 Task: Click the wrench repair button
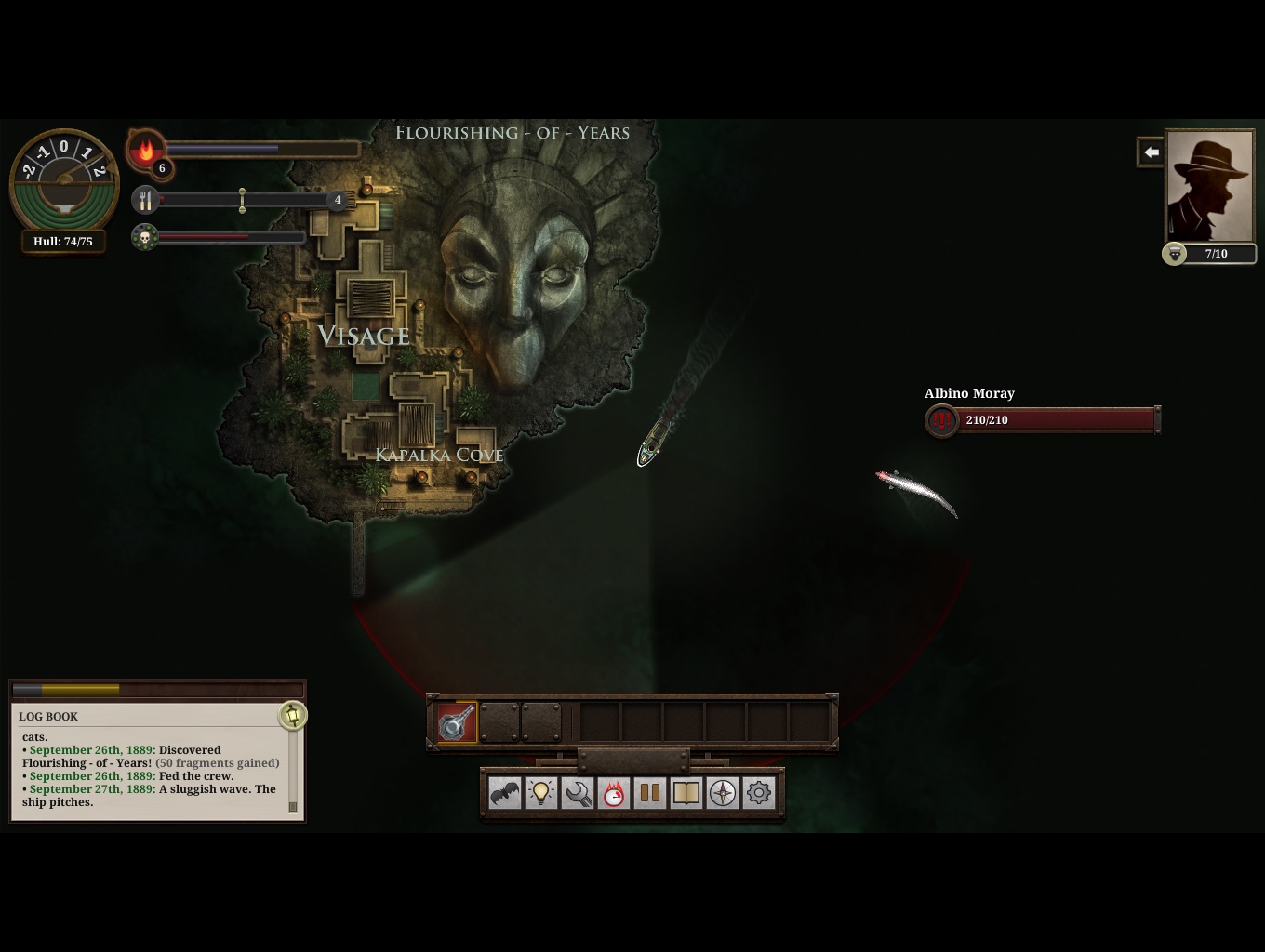[x=578, y=793]
